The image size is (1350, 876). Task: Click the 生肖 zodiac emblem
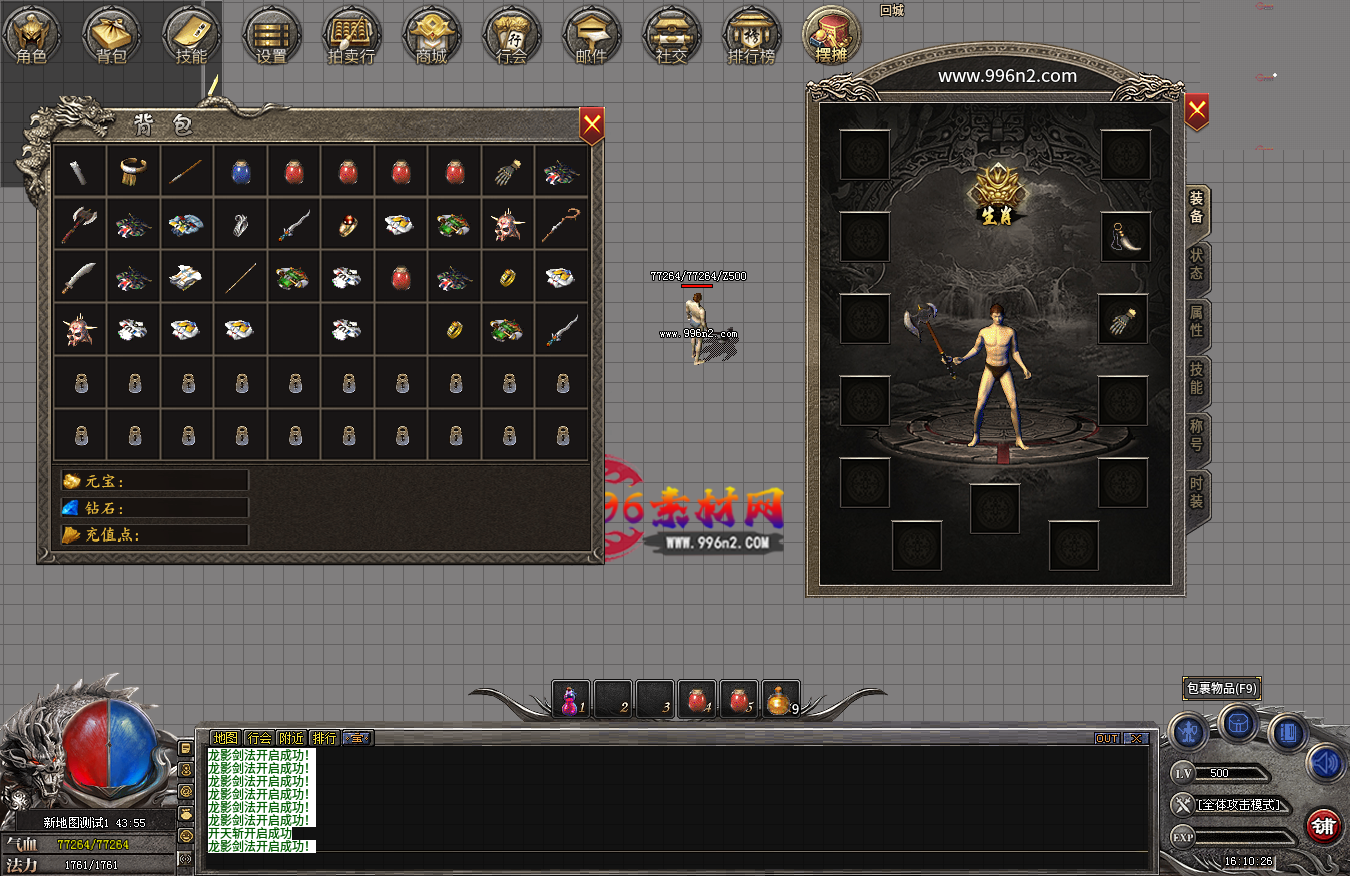point(995,196)
